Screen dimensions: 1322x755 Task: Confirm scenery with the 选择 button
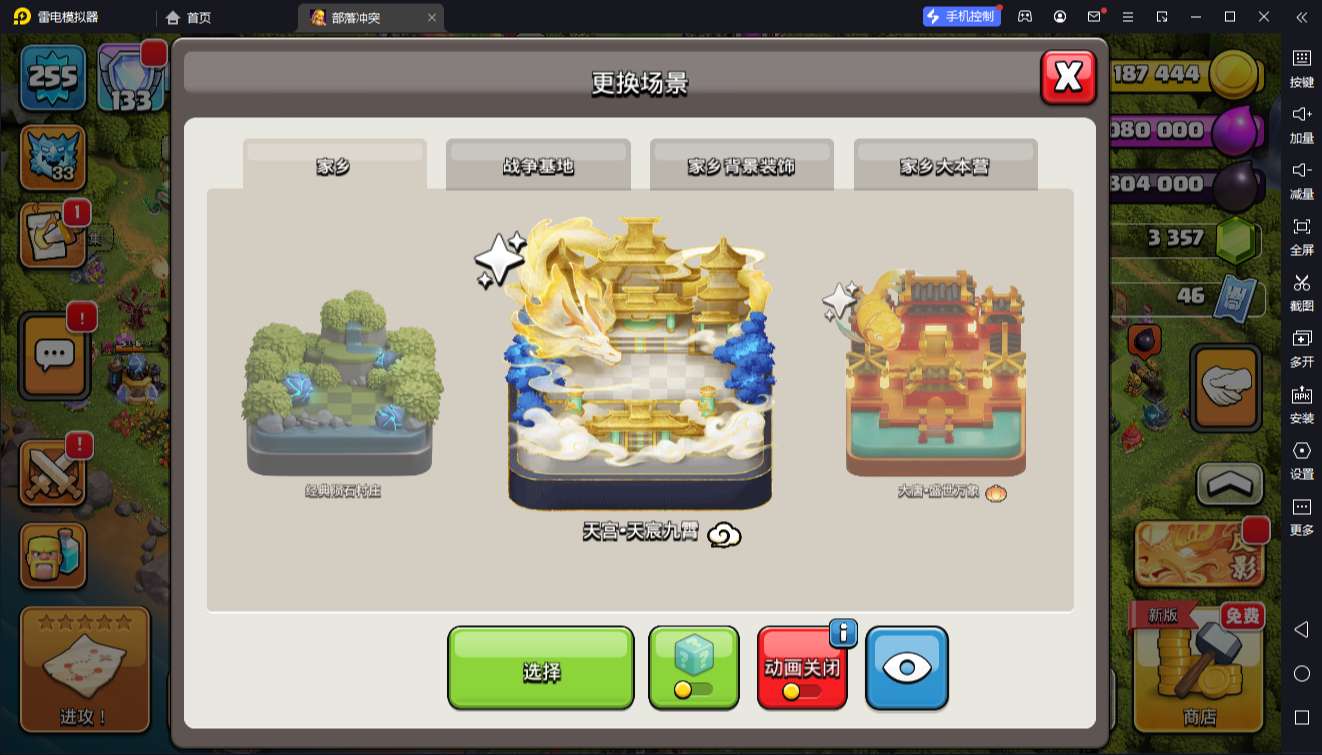[540, 667]
